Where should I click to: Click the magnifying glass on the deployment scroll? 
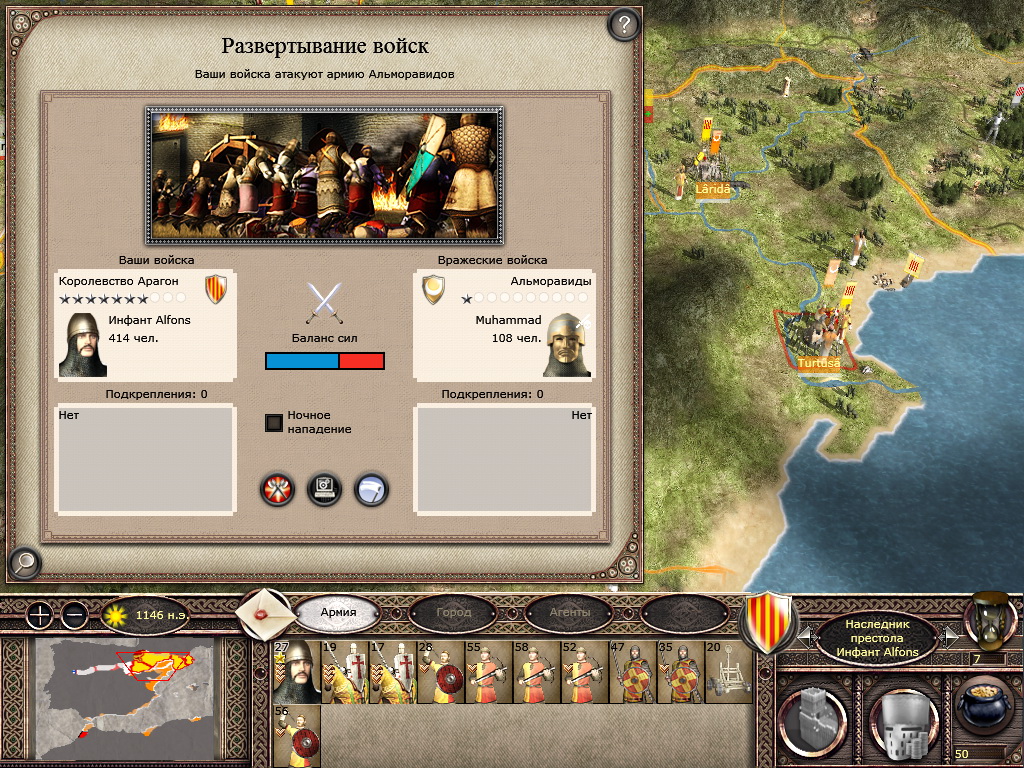[23, 563]
